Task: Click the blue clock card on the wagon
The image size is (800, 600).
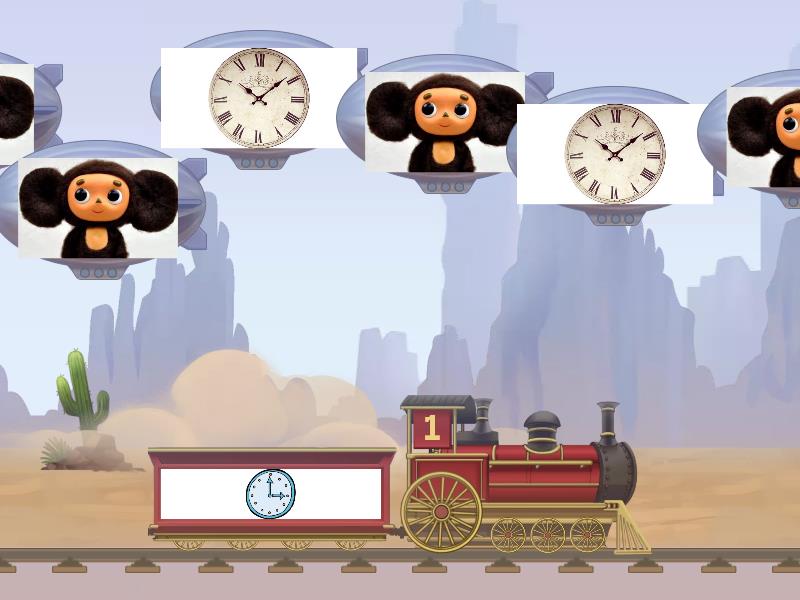Action: click(x=271, y=494)
